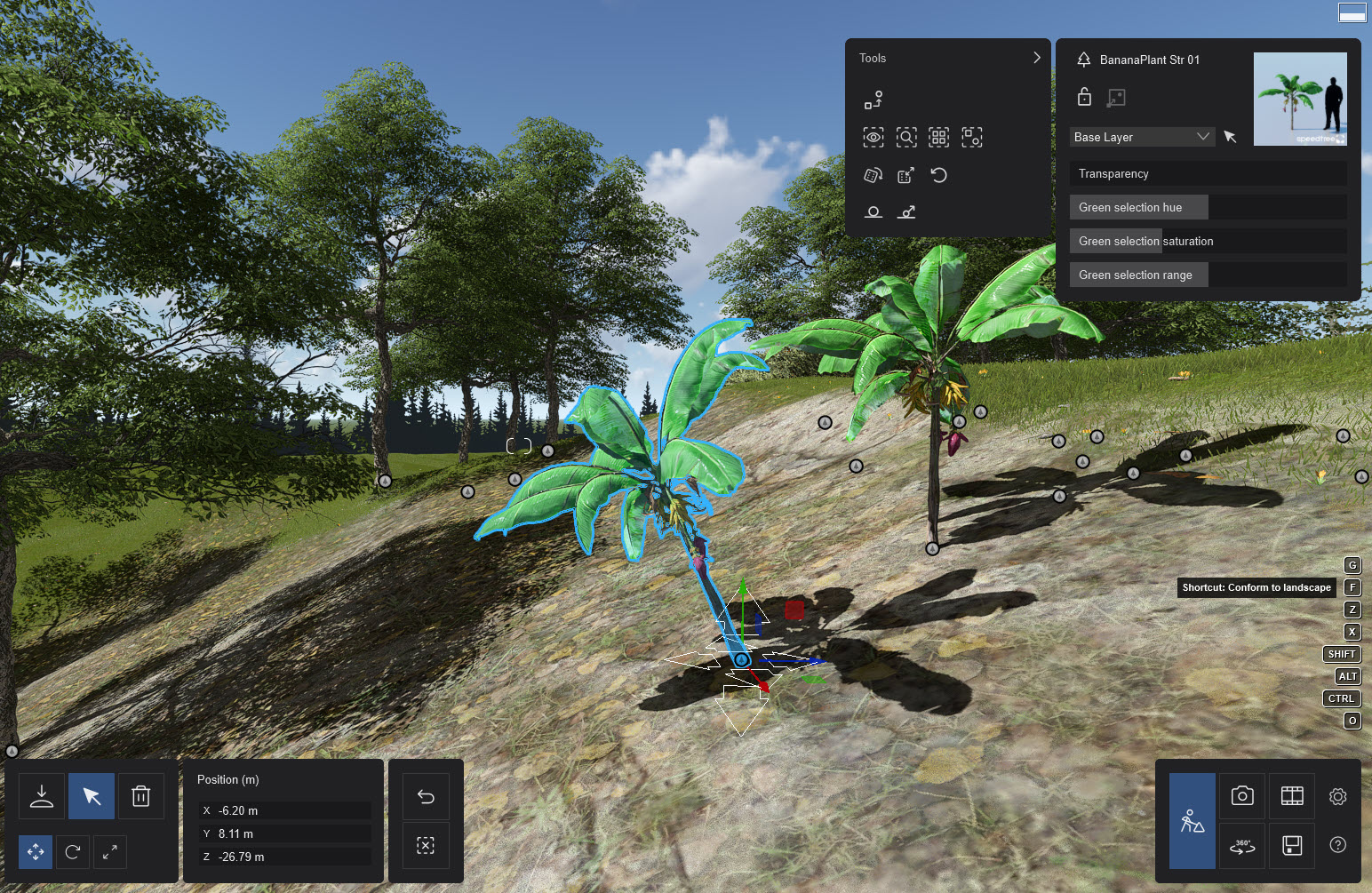Toggle the padlock lock icon
1372x893 pixels.
point(1084,97)
